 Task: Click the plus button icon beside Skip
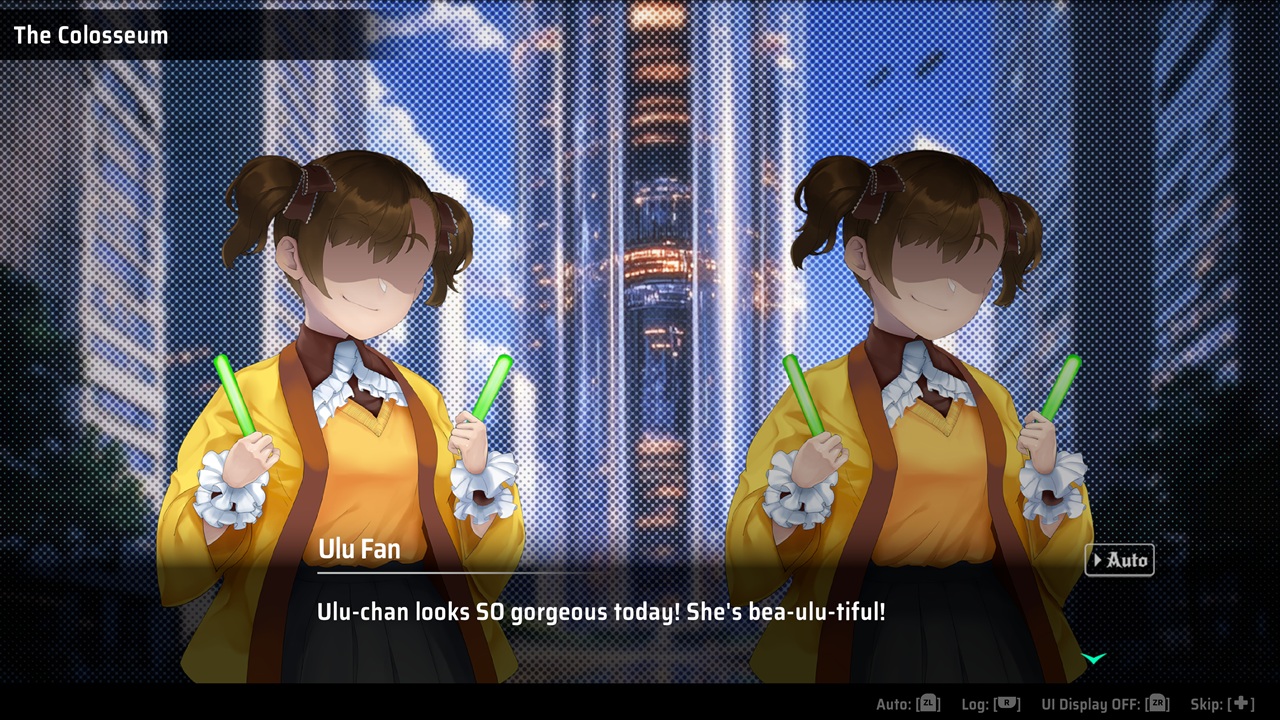pos(1240,703)
